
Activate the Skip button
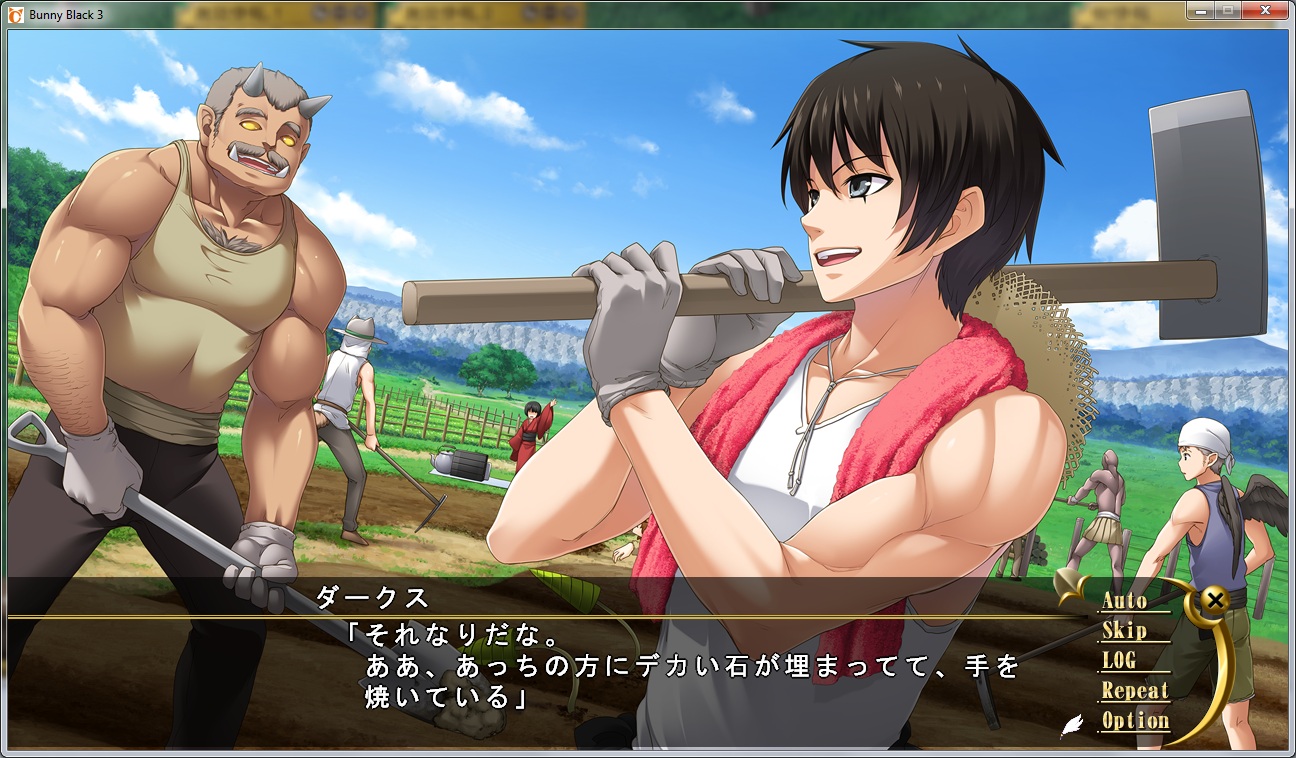[x=1124, y=631]
